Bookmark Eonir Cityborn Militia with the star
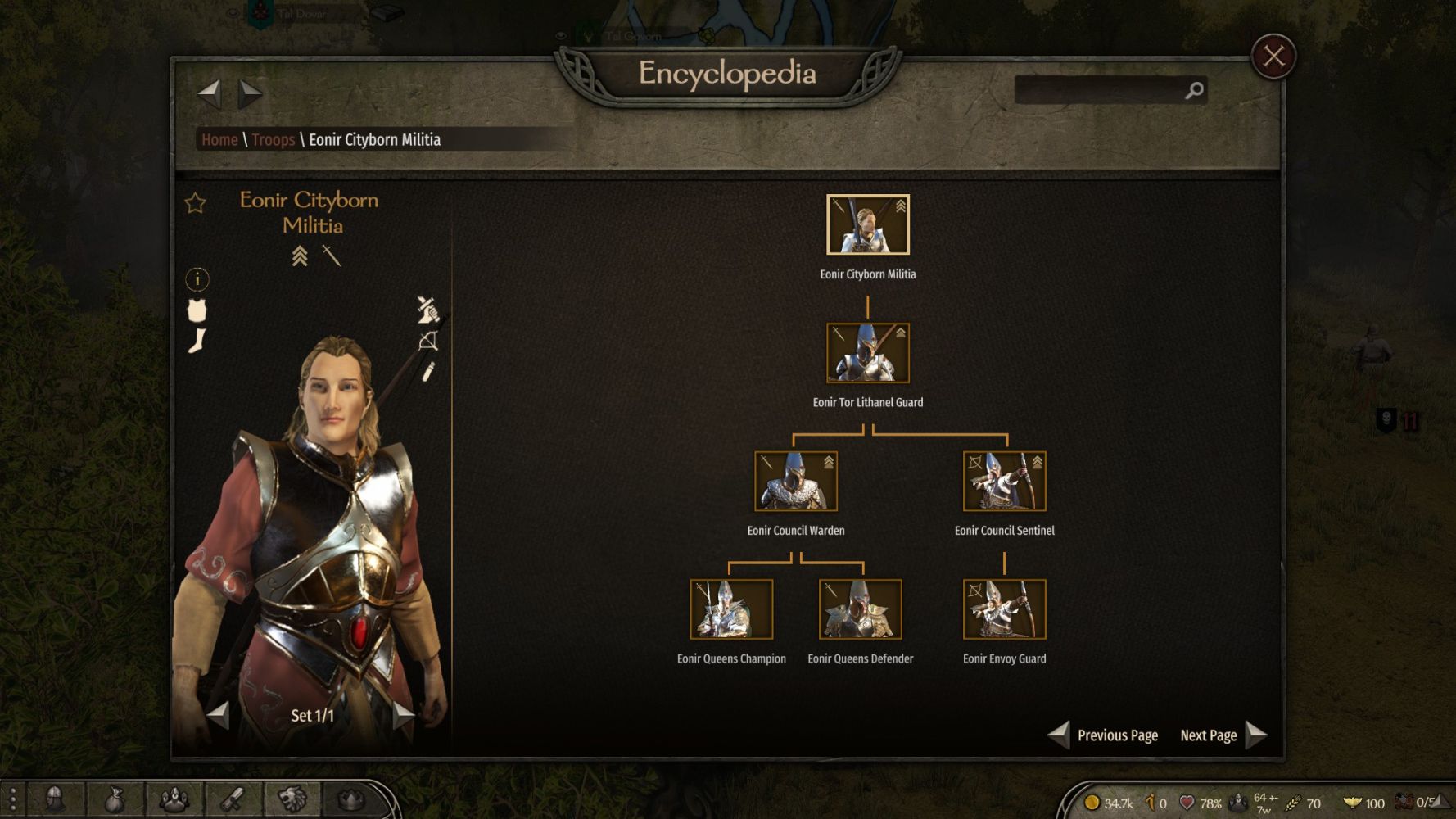 point(195,203)
